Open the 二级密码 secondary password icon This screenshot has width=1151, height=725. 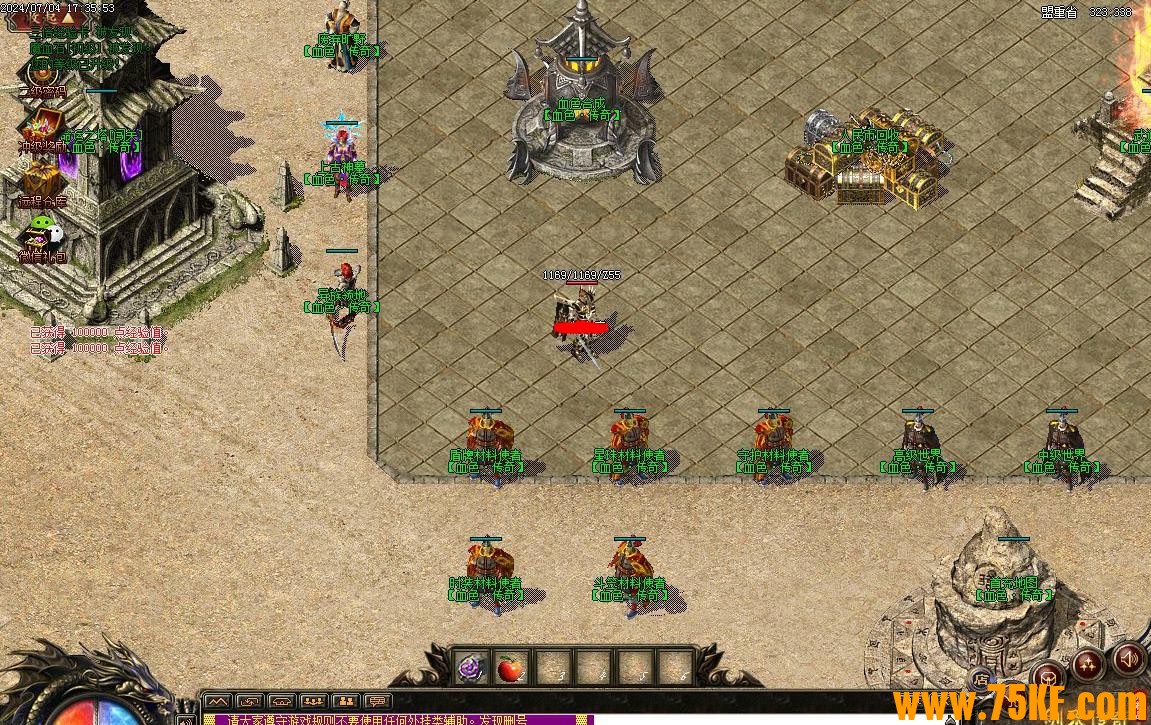tap(41, 72)
